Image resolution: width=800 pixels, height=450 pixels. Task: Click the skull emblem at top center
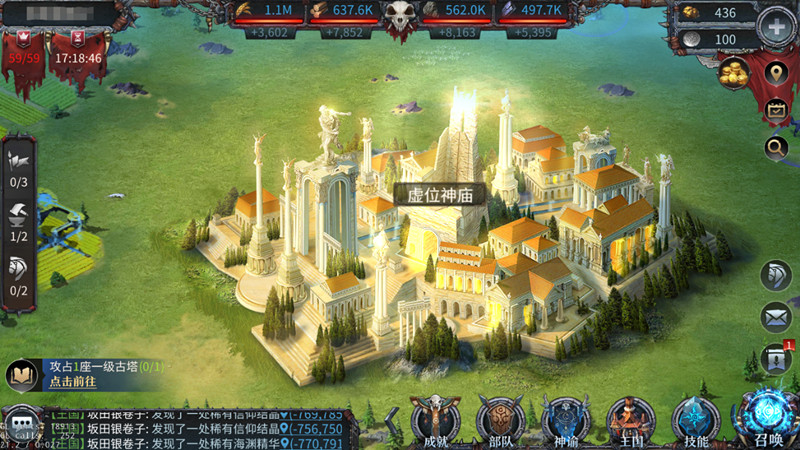coord(403,18)
